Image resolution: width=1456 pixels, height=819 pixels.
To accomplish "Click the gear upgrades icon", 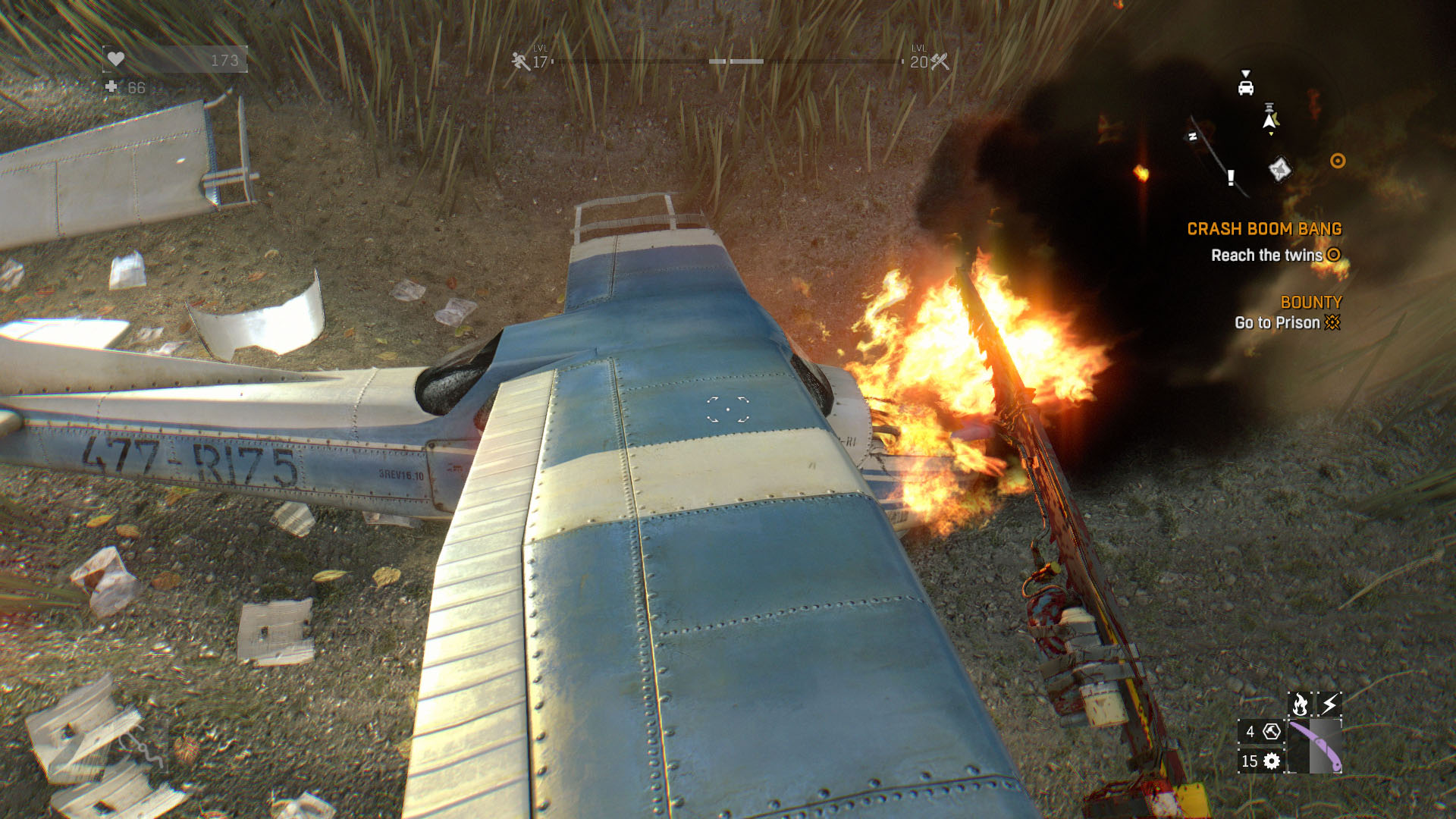I will point(1272,761).
